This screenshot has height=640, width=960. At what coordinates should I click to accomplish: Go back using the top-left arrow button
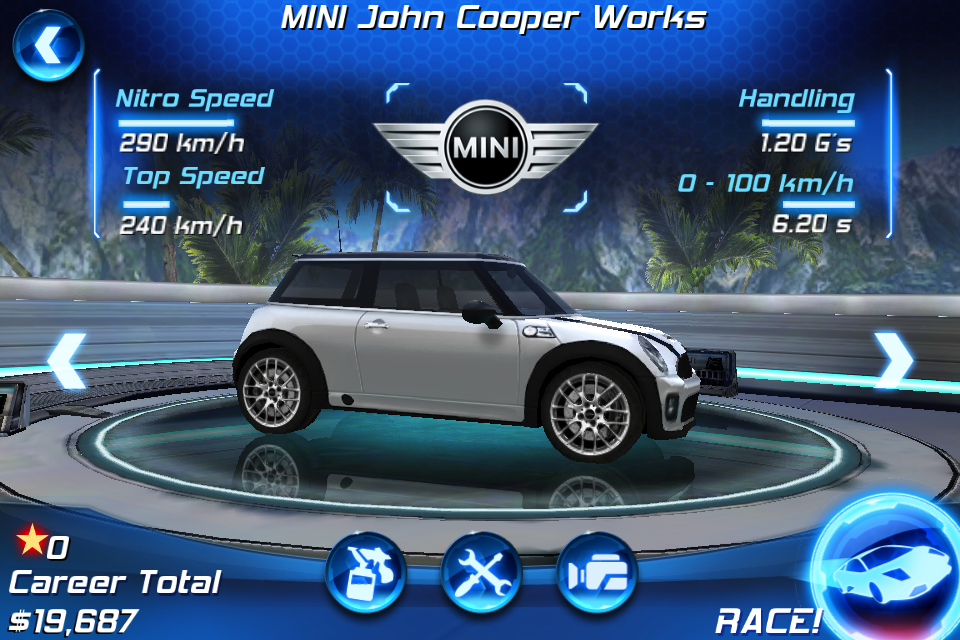(47, 46)
